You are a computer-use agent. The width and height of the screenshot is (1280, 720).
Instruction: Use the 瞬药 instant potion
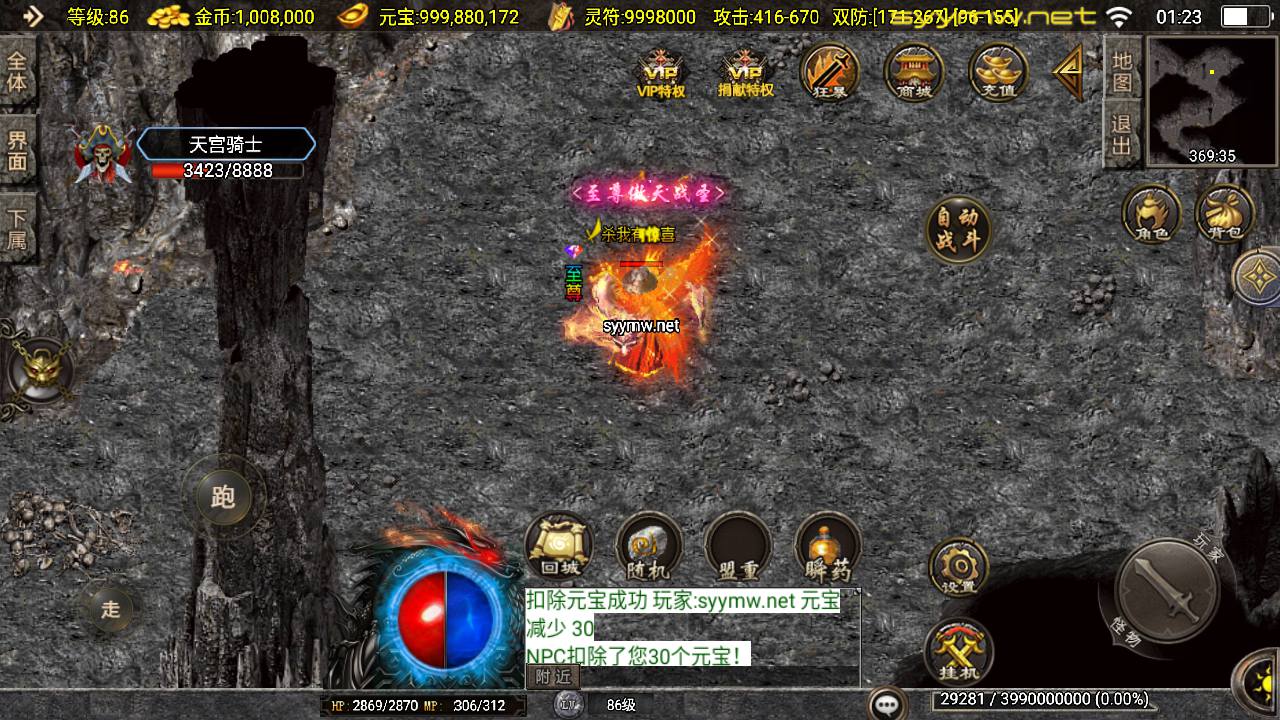(x=828, y=546)
